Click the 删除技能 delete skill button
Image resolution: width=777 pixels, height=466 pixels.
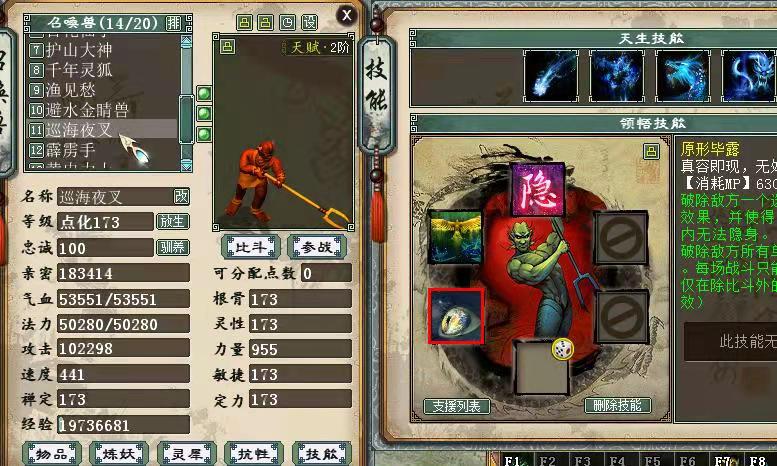point(618,406)
